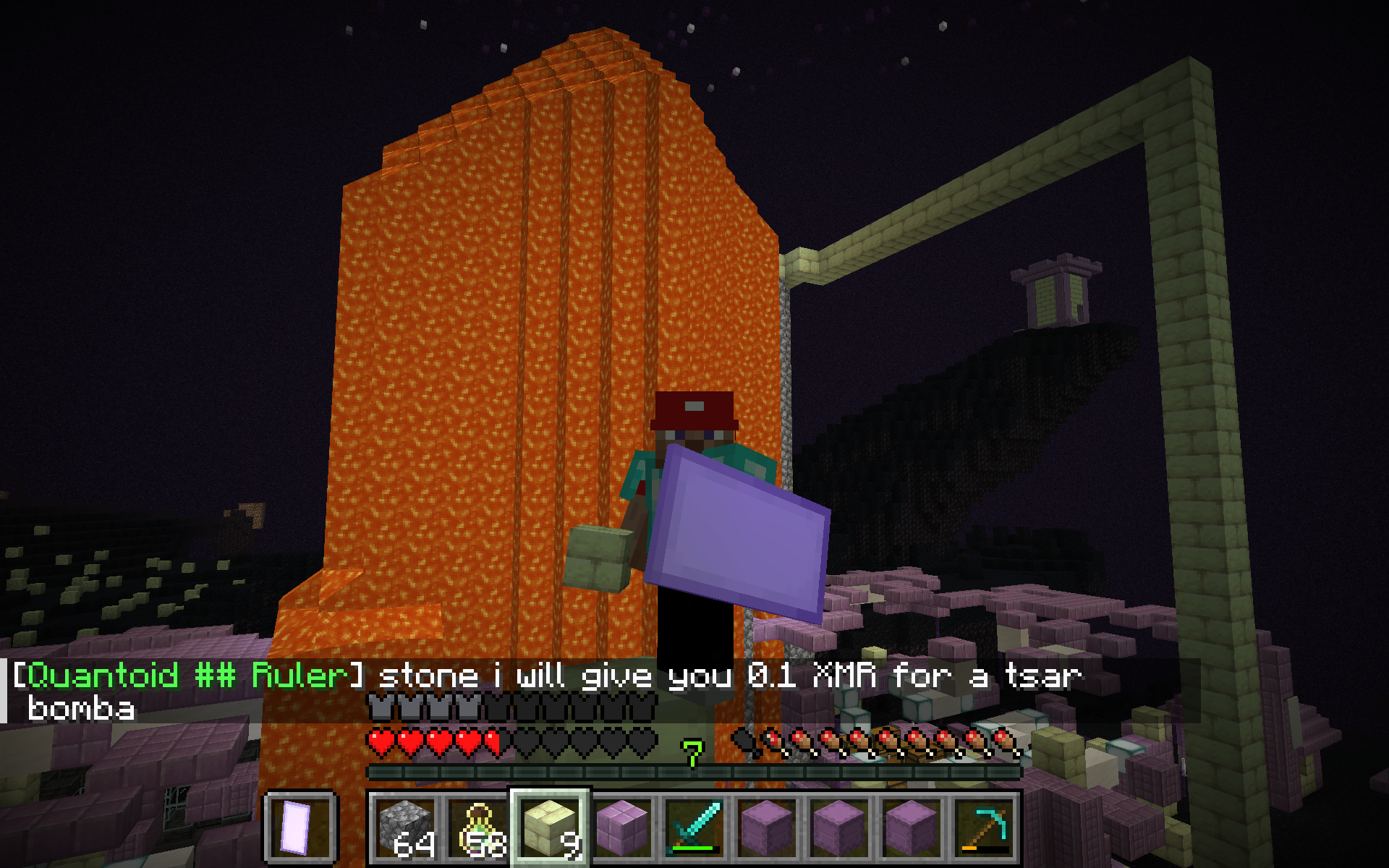Select the cobblestone stack in the hotbar
The height and width of the screenshot is (868, 1389).
[x=405, y=827]
